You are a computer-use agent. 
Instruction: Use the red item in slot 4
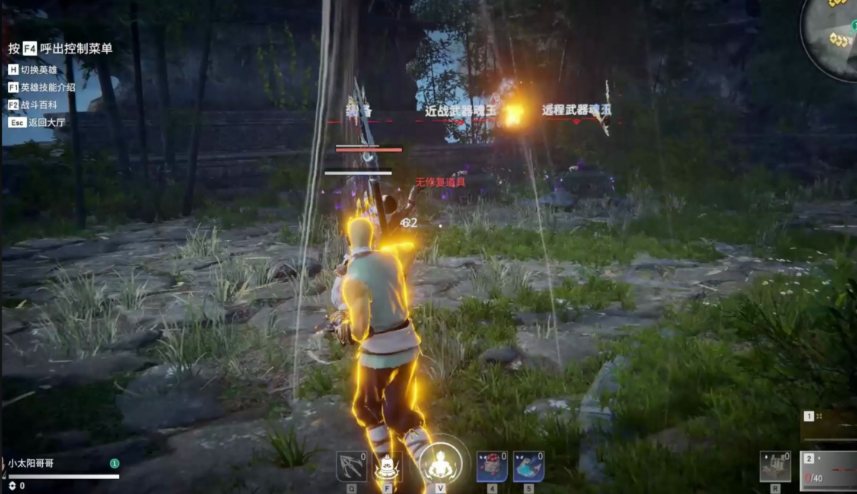[491, 466]
